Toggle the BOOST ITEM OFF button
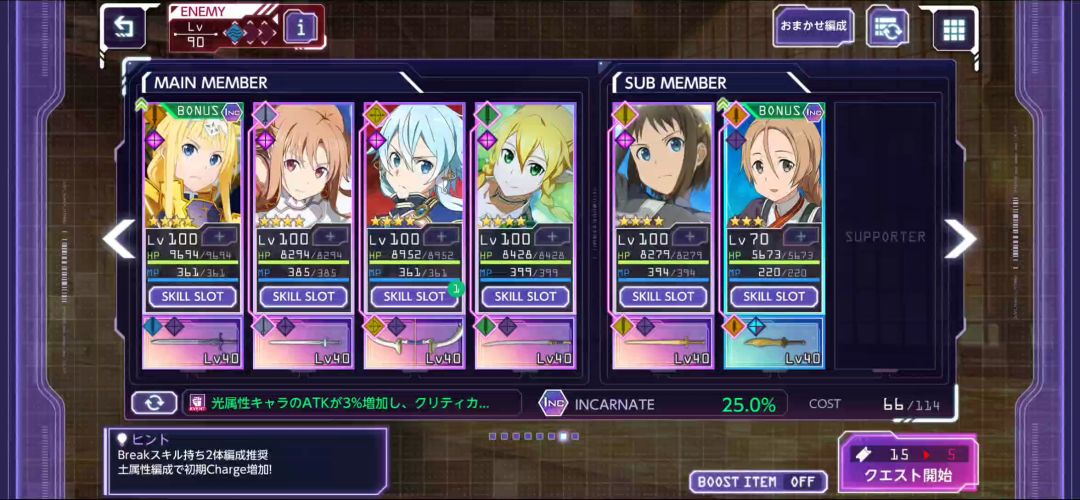Image resolution: width=1080 pixels, height=500 pixels. click(759, 482)
